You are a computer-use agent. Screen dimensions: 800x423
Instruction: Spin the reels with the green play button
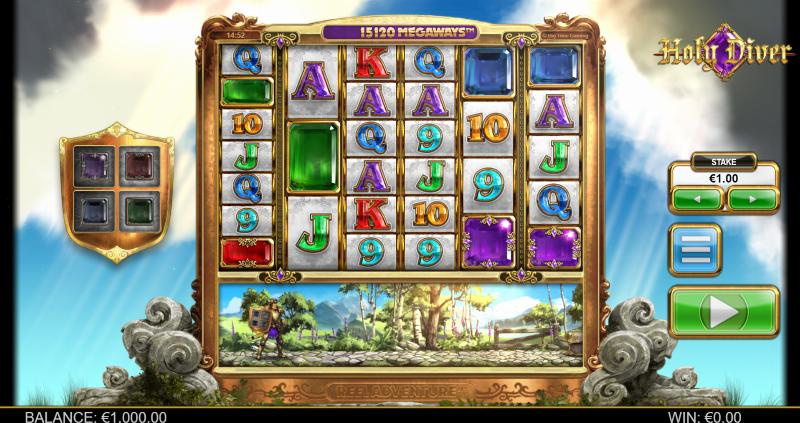coord(723,311)
